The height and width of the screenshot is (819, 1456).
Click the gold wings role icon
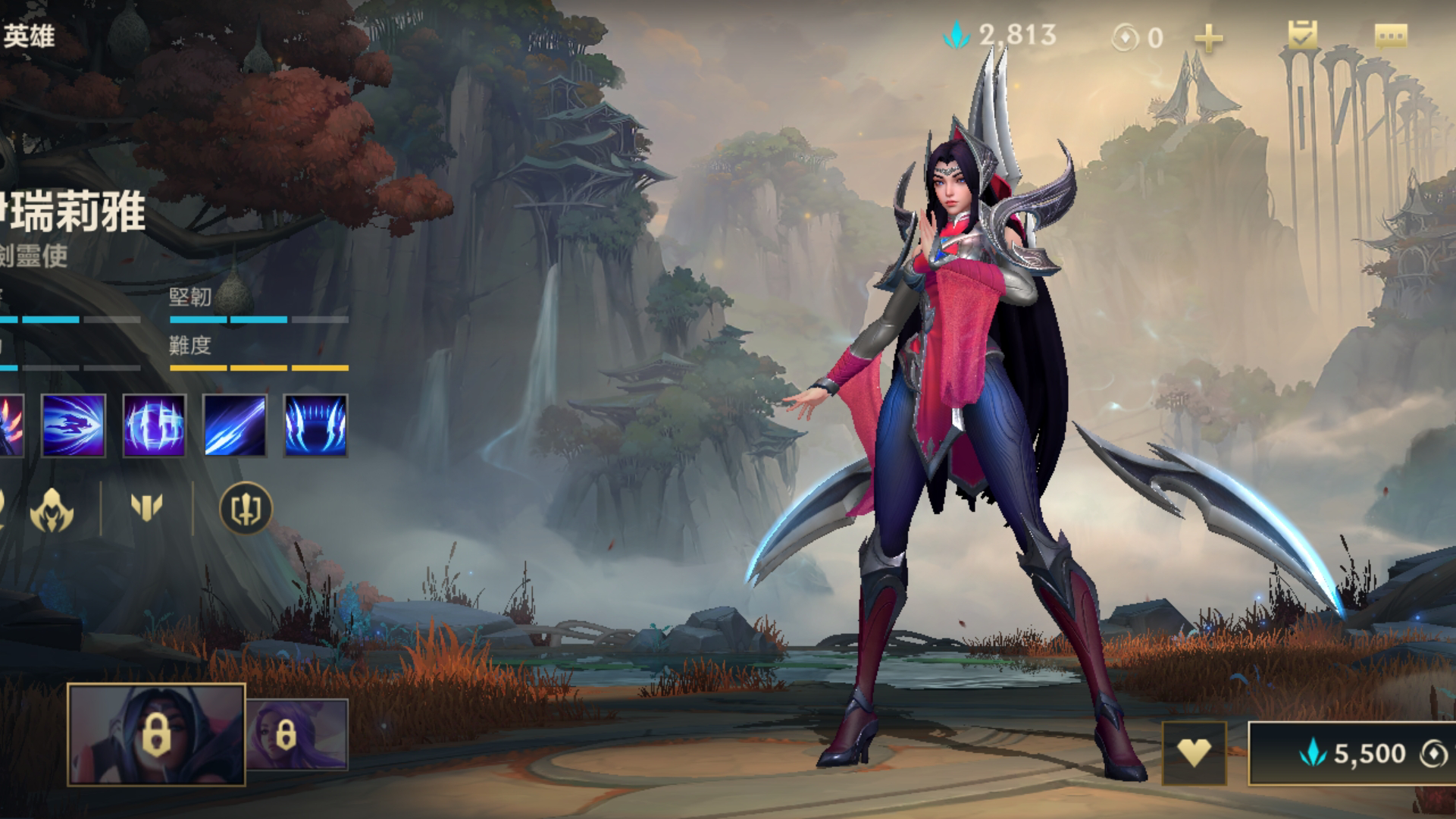click(x=146, y=507)
